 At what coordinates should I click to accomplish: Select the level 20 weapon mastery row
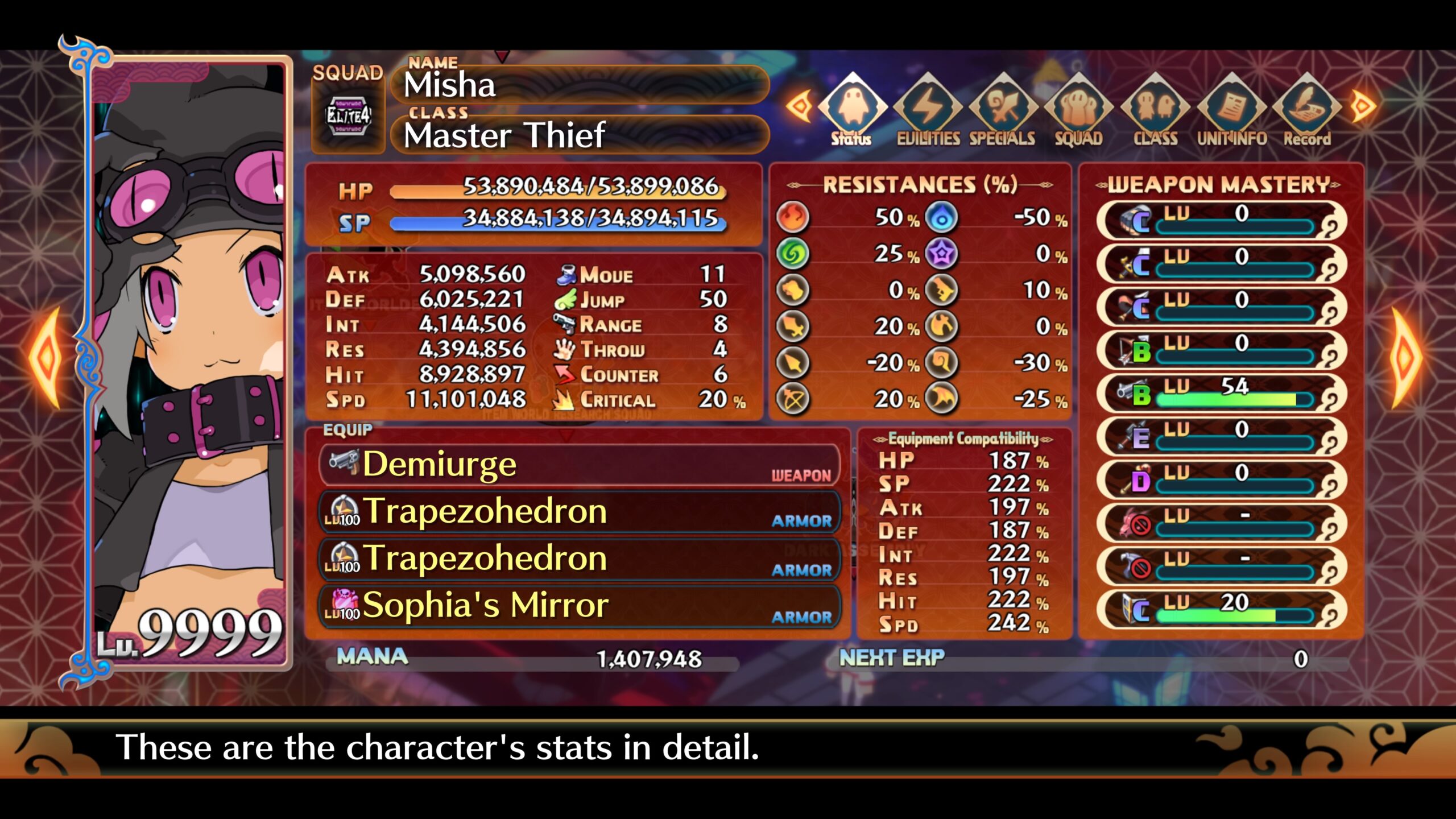pyautogui.click(x=1221, y=610)
